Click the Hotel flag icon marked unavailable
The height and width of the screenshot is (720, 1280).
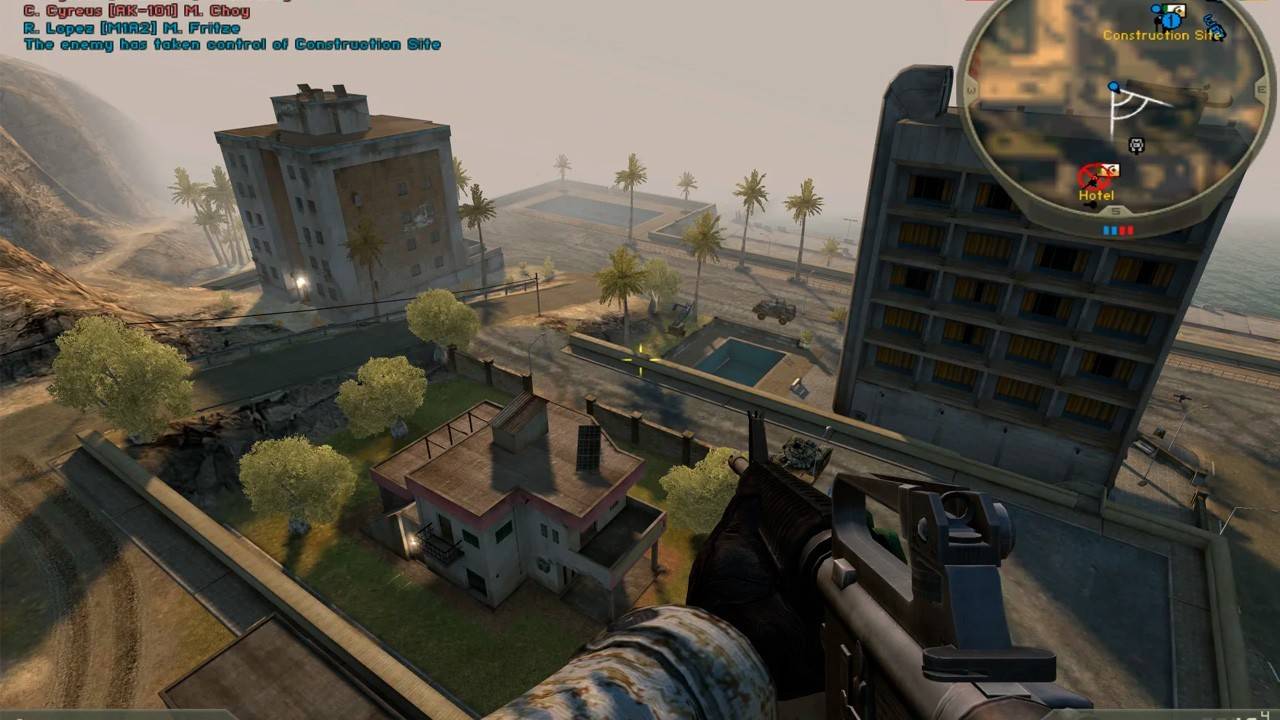click(x=1108, y=172)
